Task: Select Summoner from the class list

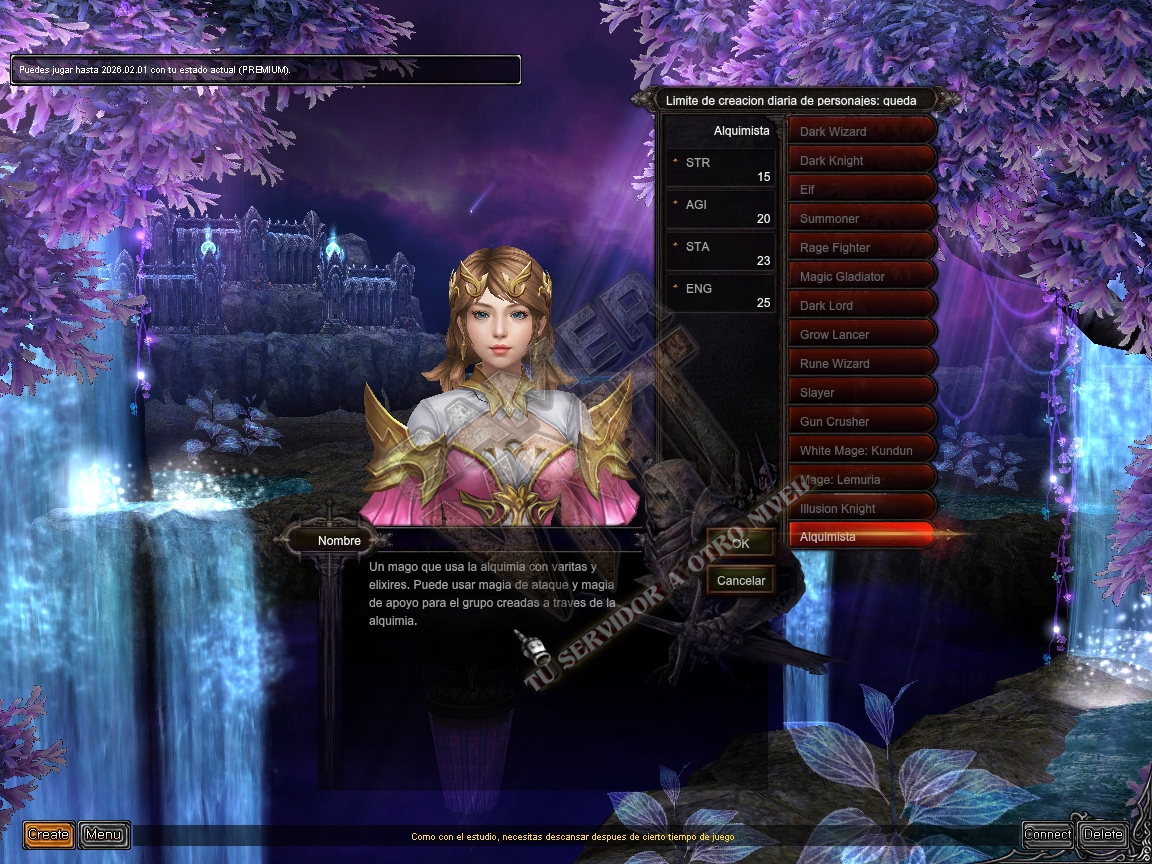Action: [862, 218]
